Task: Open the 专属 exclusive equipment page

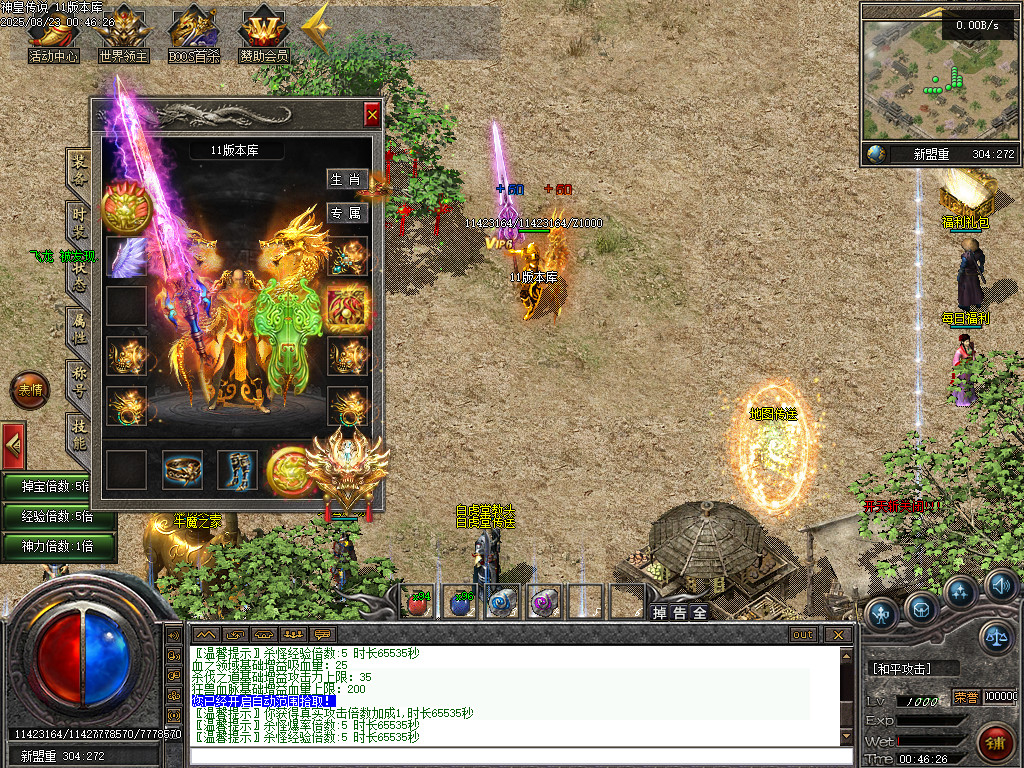Action: [x=346, y=212]
